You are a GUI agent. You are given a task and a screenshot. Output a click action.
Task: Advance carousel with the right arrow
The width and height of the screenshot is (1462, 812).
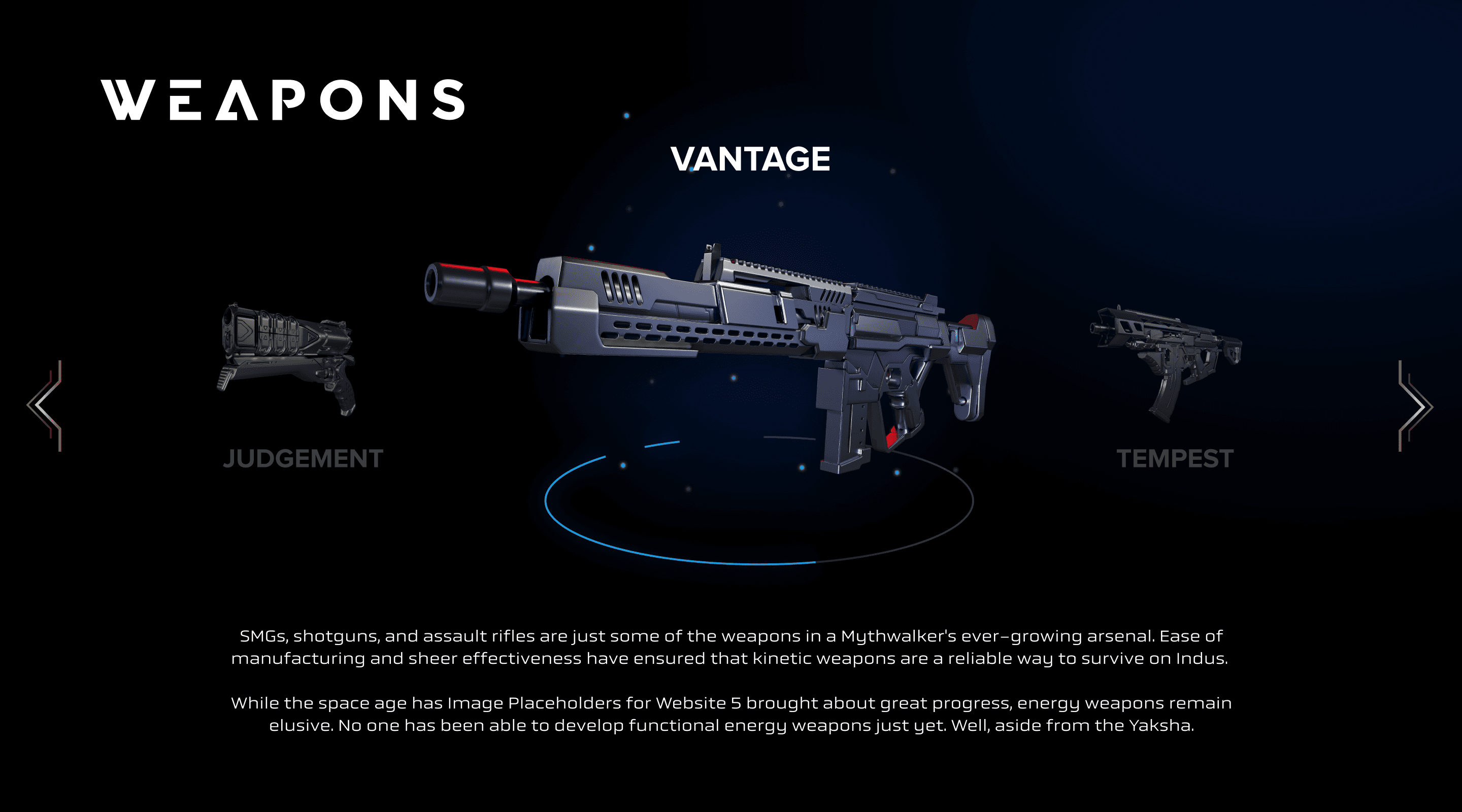1415,405
